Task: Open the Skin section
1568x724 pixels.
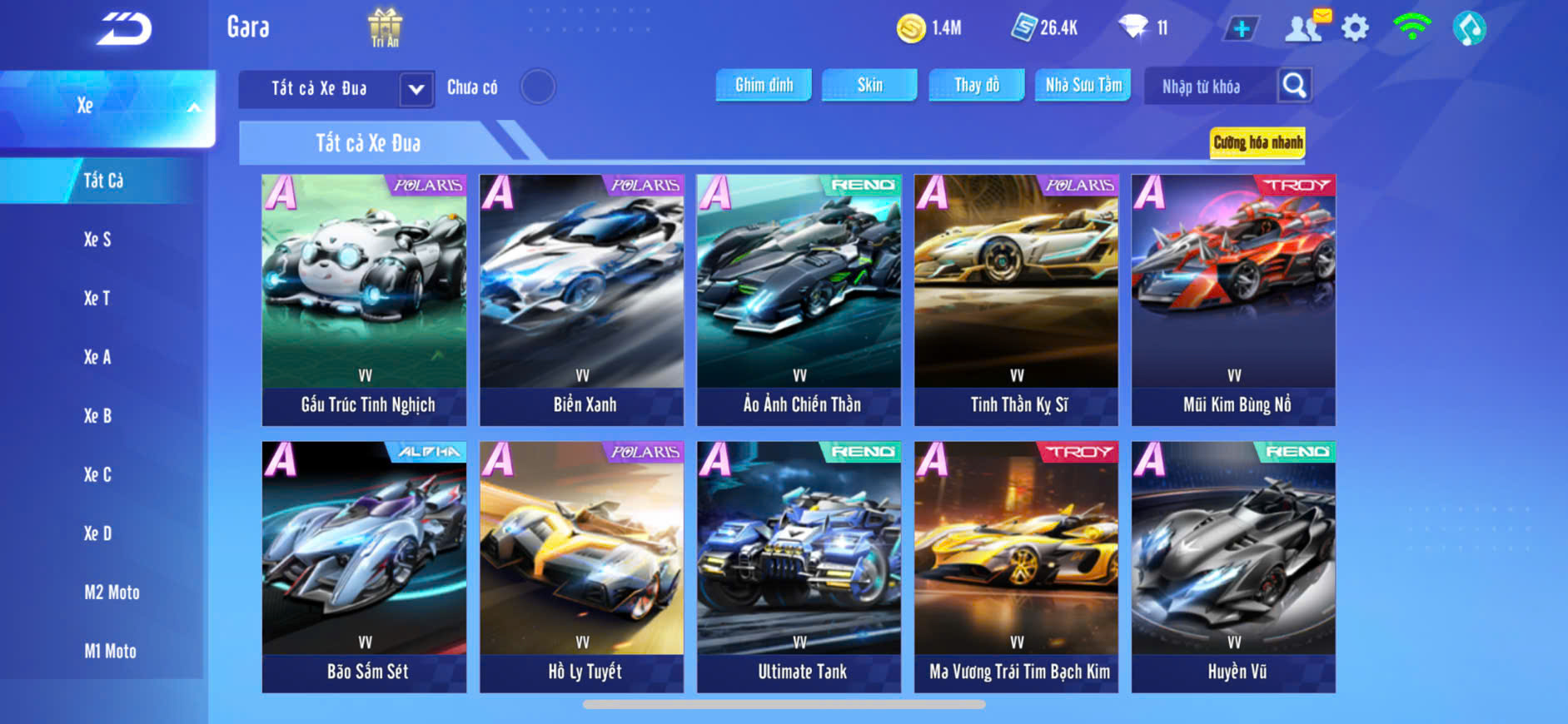Action: click(x=869, y=85)
